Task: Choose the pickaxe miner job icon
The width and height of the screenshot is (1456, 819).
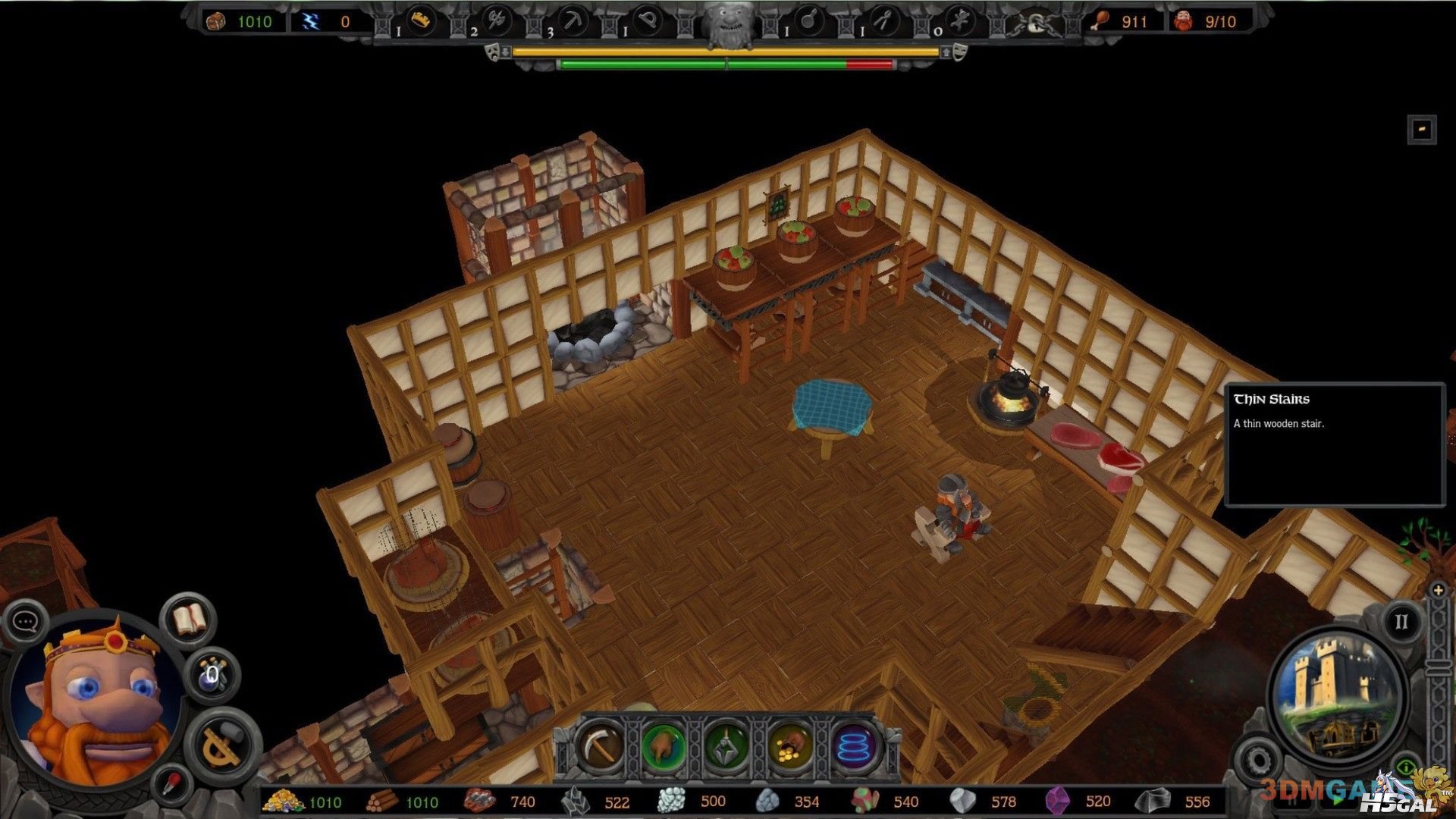Action: [573, 20]
